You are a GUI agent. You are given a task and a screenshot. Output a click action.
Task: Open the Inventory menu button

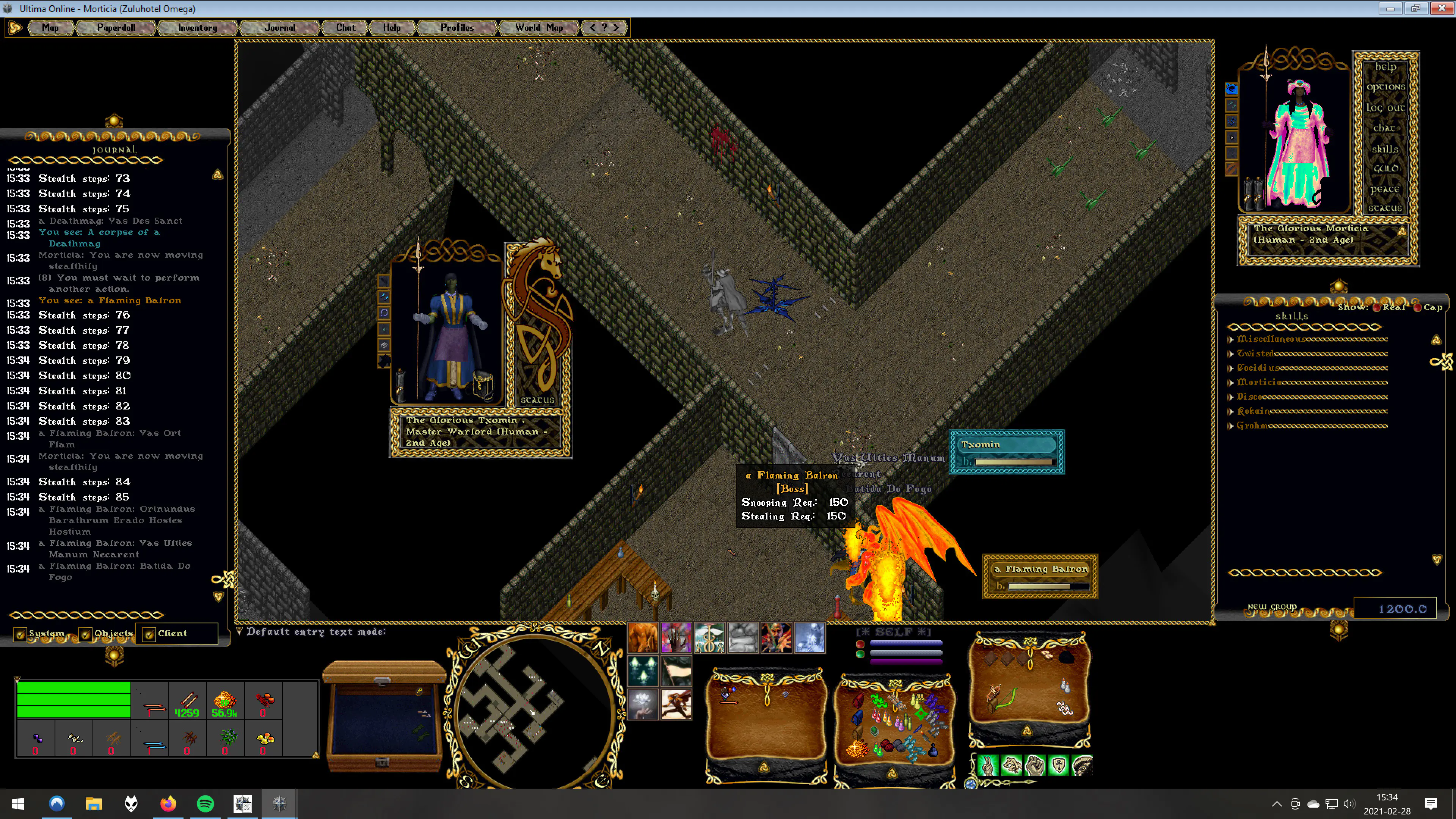pos(197,28)
